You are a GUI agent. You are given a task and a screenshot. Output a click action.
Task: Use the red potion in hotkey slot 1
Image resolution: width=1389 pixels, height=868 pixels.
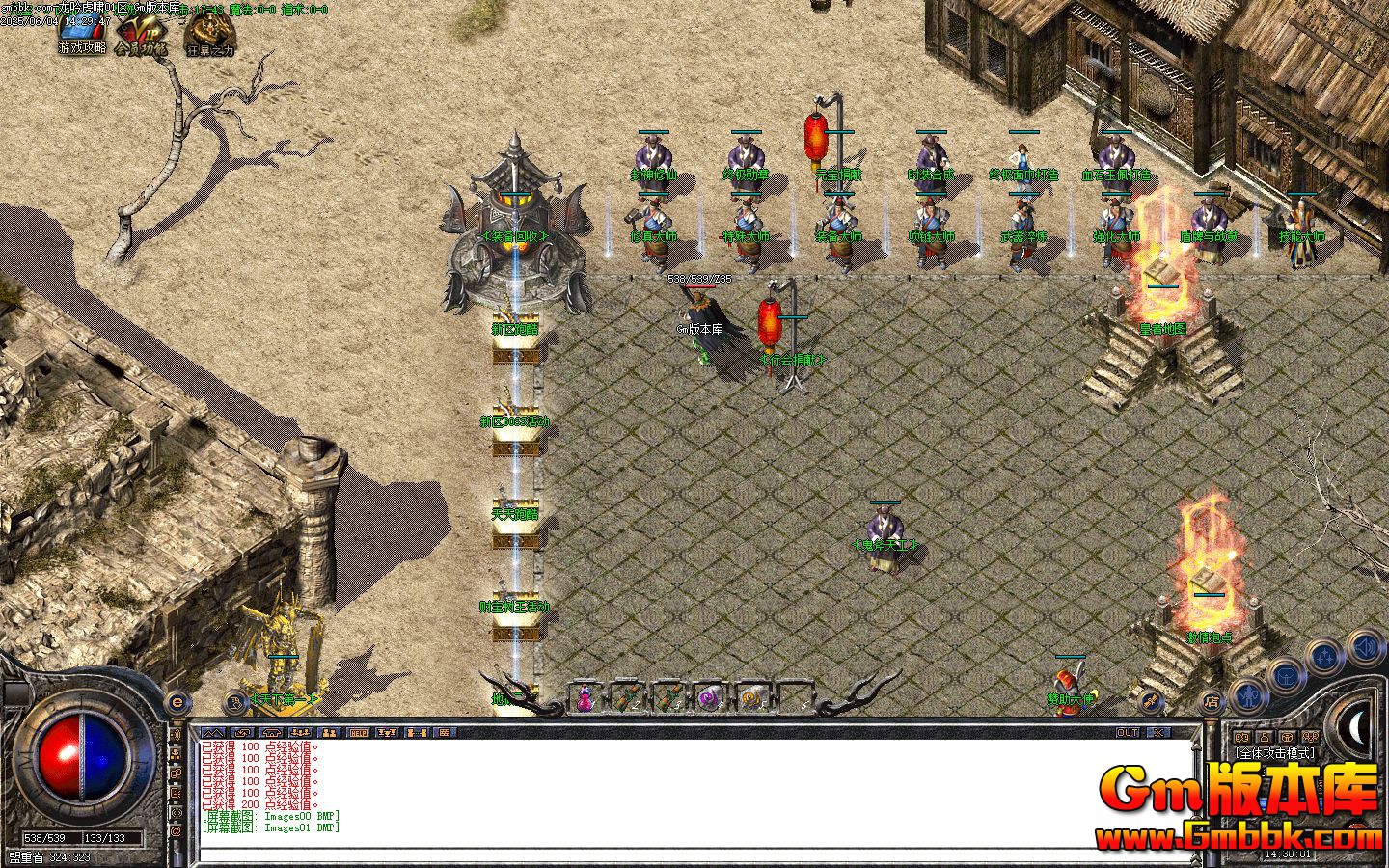point(585,697)
